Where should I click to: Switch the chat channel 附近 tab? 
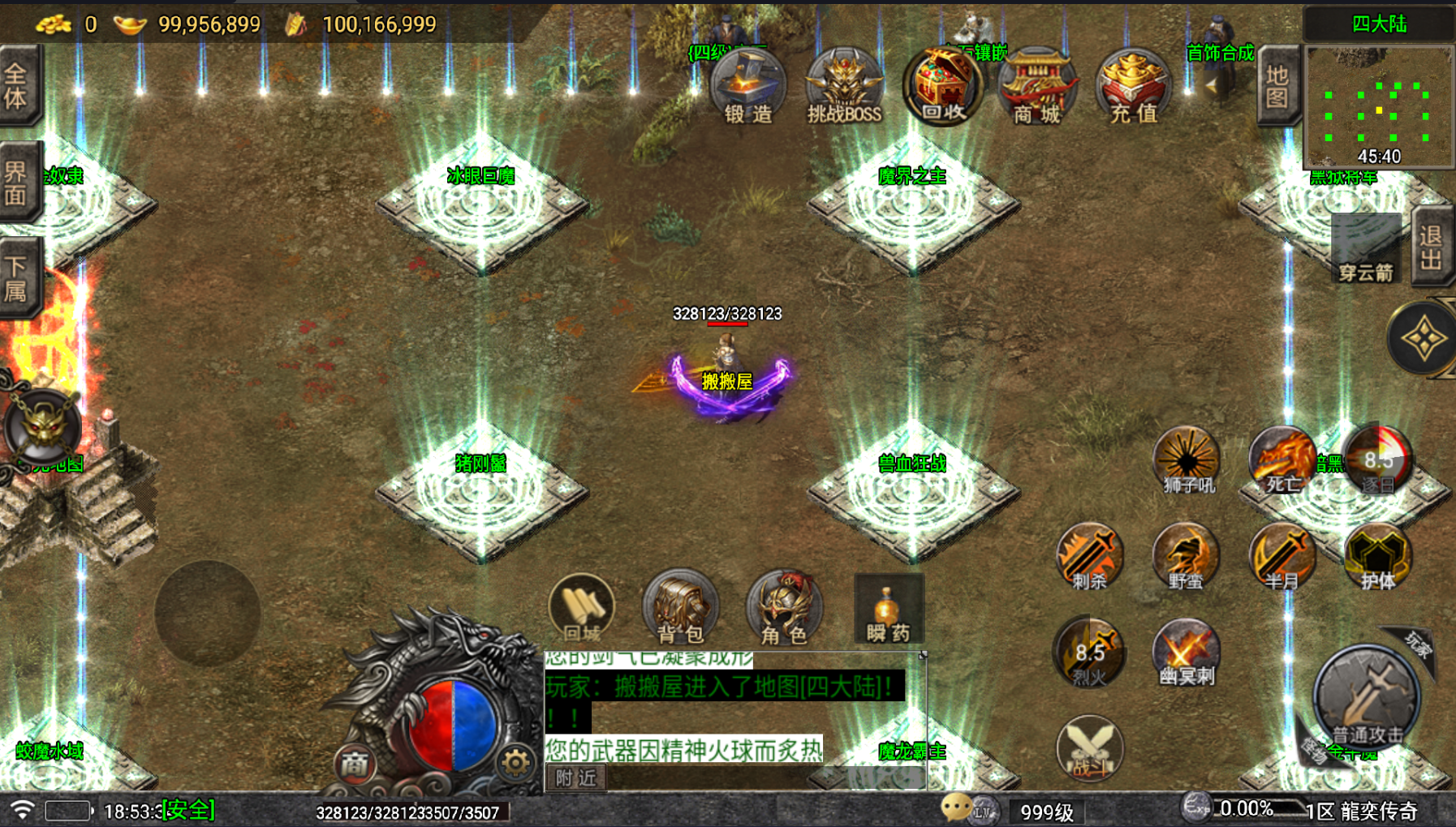point(576,777)
